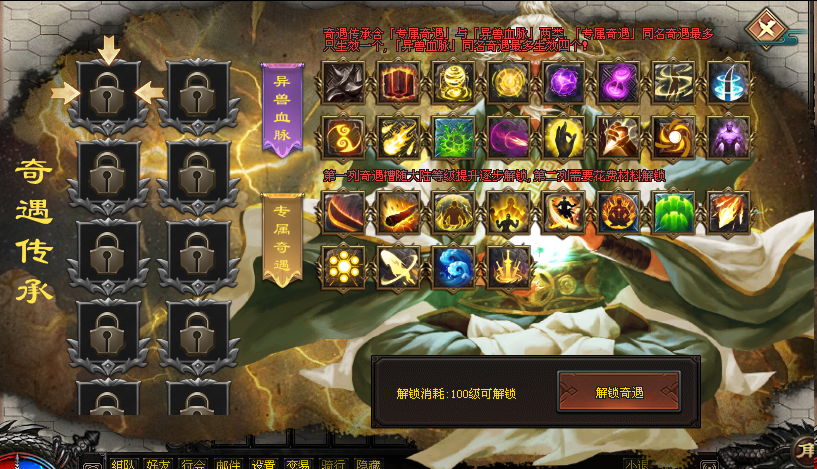
Task: Select the locked slot with three arrows
Action: pyautogui.click(x=108, y=93)
